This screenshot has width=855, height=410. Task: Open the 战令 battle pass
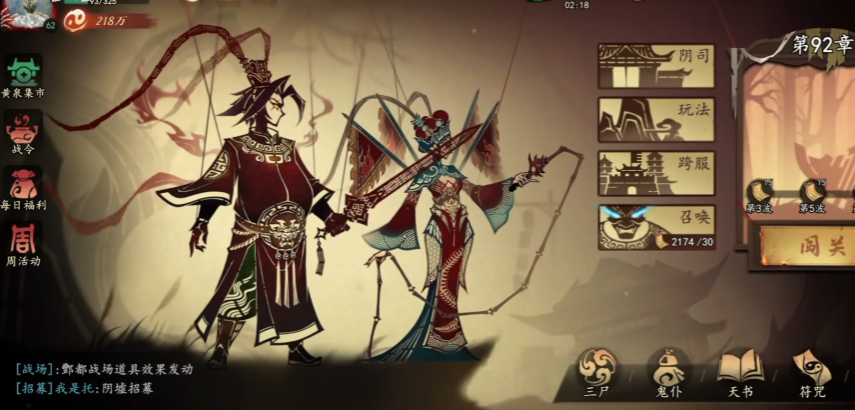coord(23,132)
